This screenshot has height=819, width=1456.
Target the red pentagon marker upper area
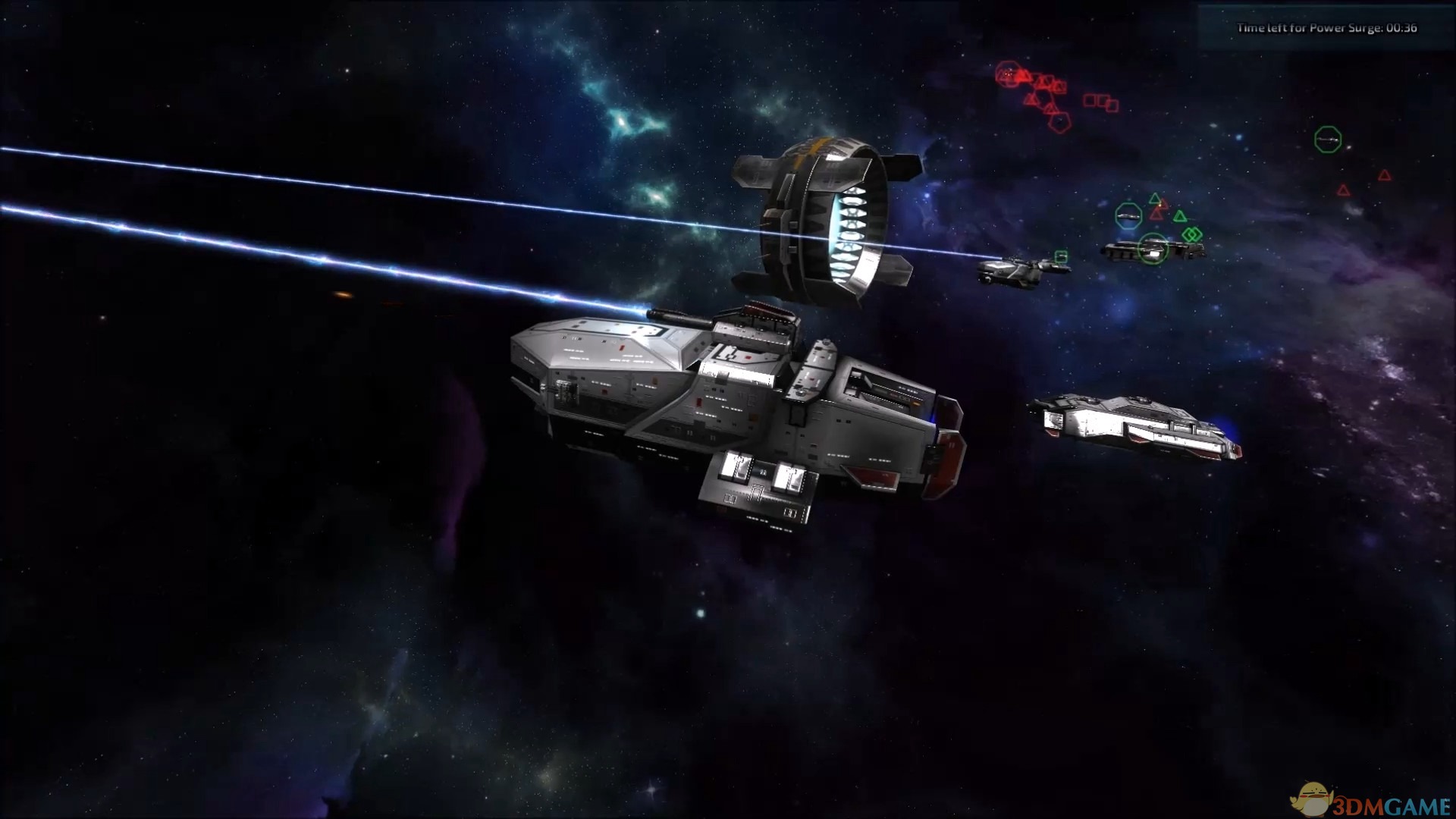click(1059, 123)
